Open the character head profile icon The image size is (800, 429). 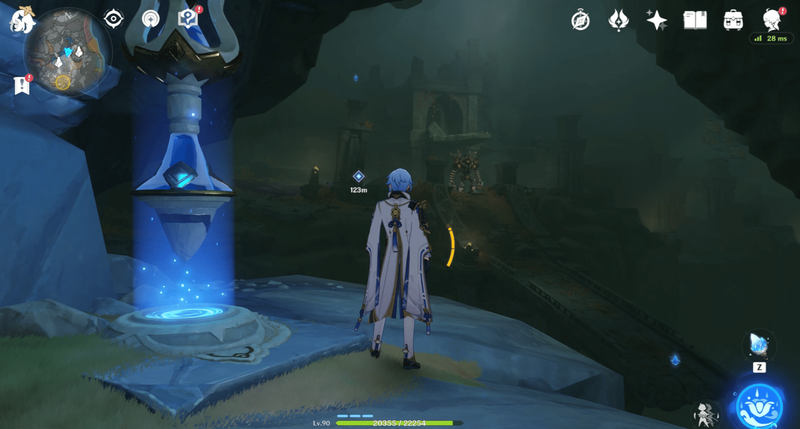[771, 19]
